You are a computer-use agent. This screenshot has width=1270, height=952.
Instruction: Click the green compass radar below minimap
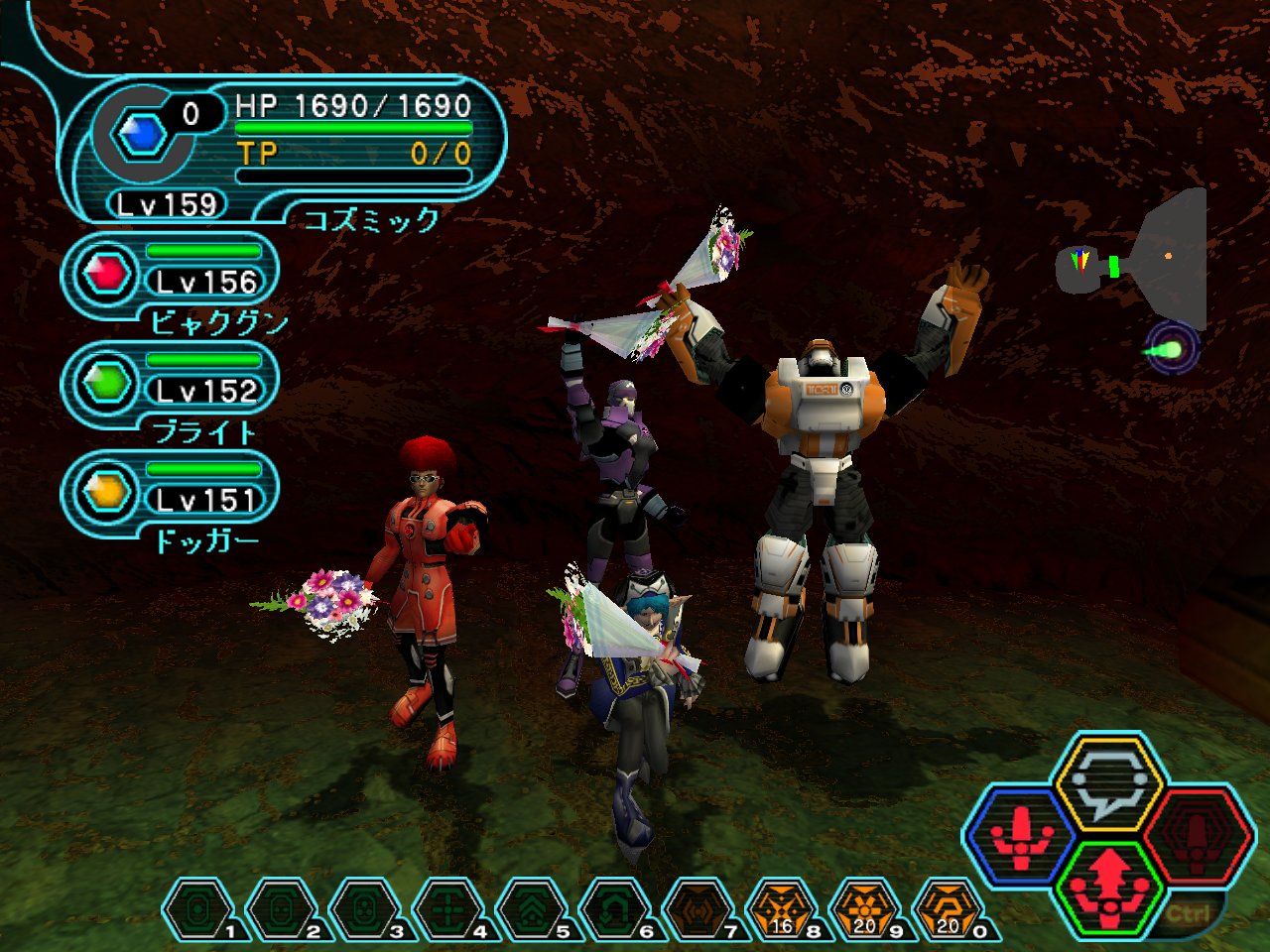pyautogui.click(x=1172, y=350)
